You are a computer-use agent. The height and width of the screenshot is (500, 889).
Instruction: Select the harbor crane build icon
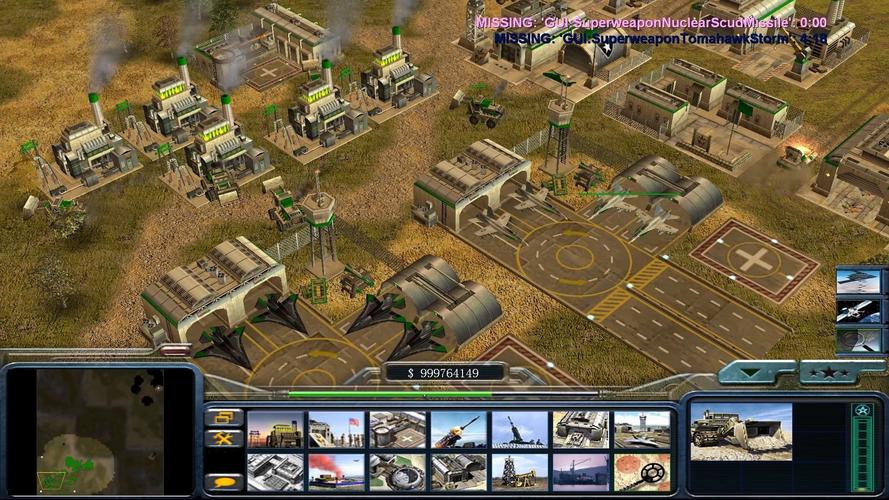point(580,471)
